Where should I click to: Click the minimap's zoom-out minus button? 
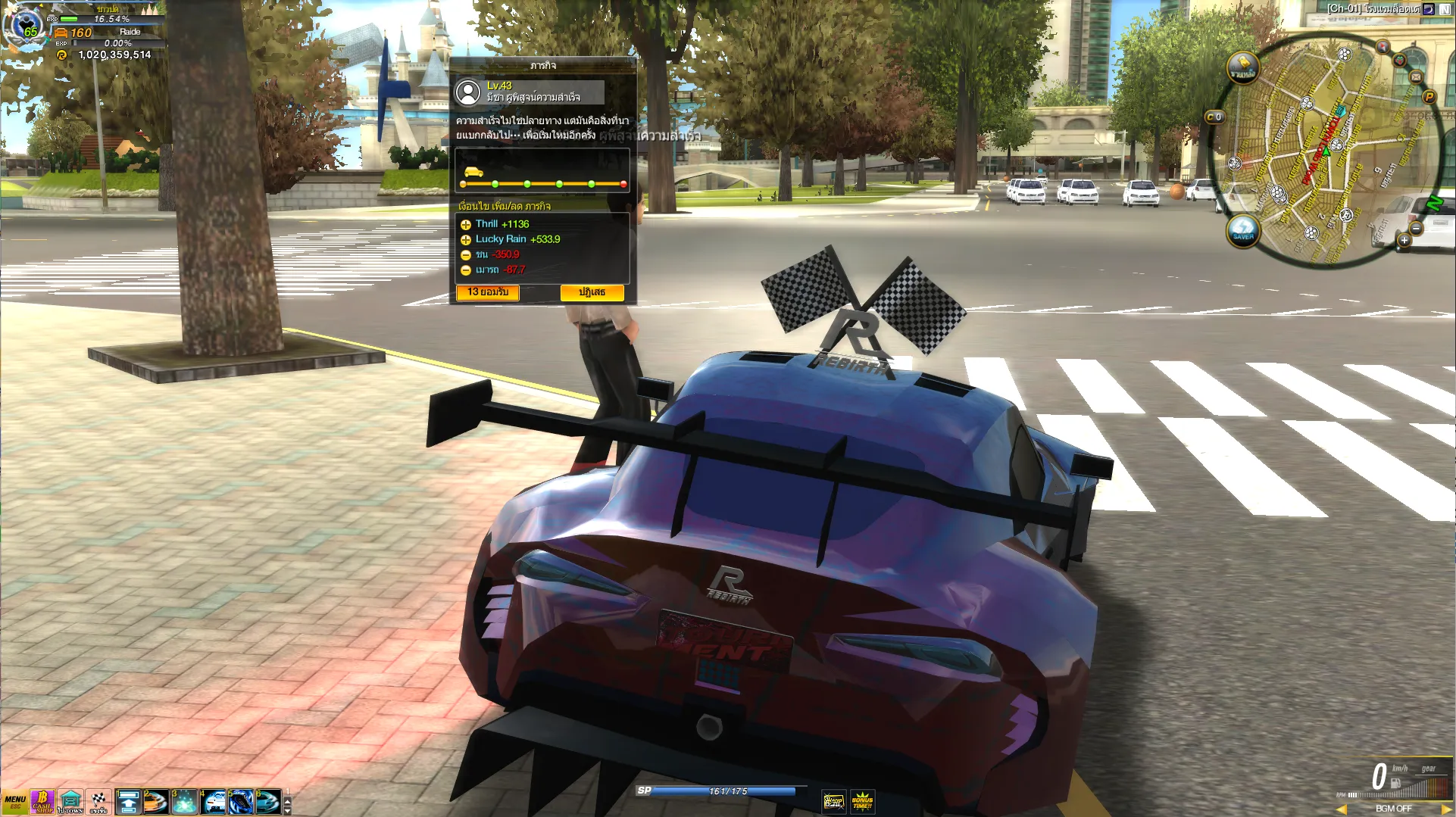(x=1416, y=228)
